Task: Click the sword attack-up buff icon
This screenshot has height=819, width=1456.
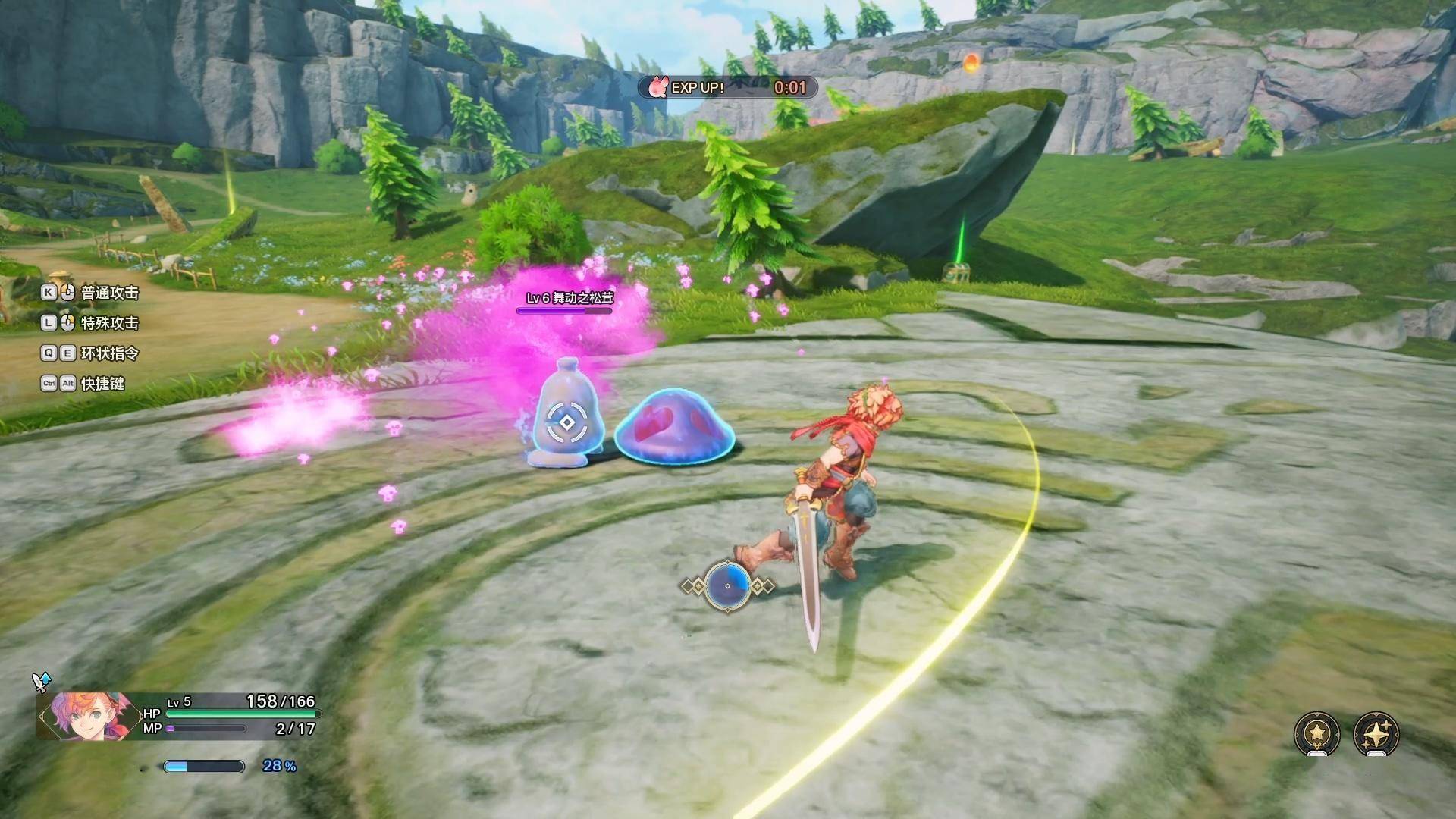Action: 40,681
